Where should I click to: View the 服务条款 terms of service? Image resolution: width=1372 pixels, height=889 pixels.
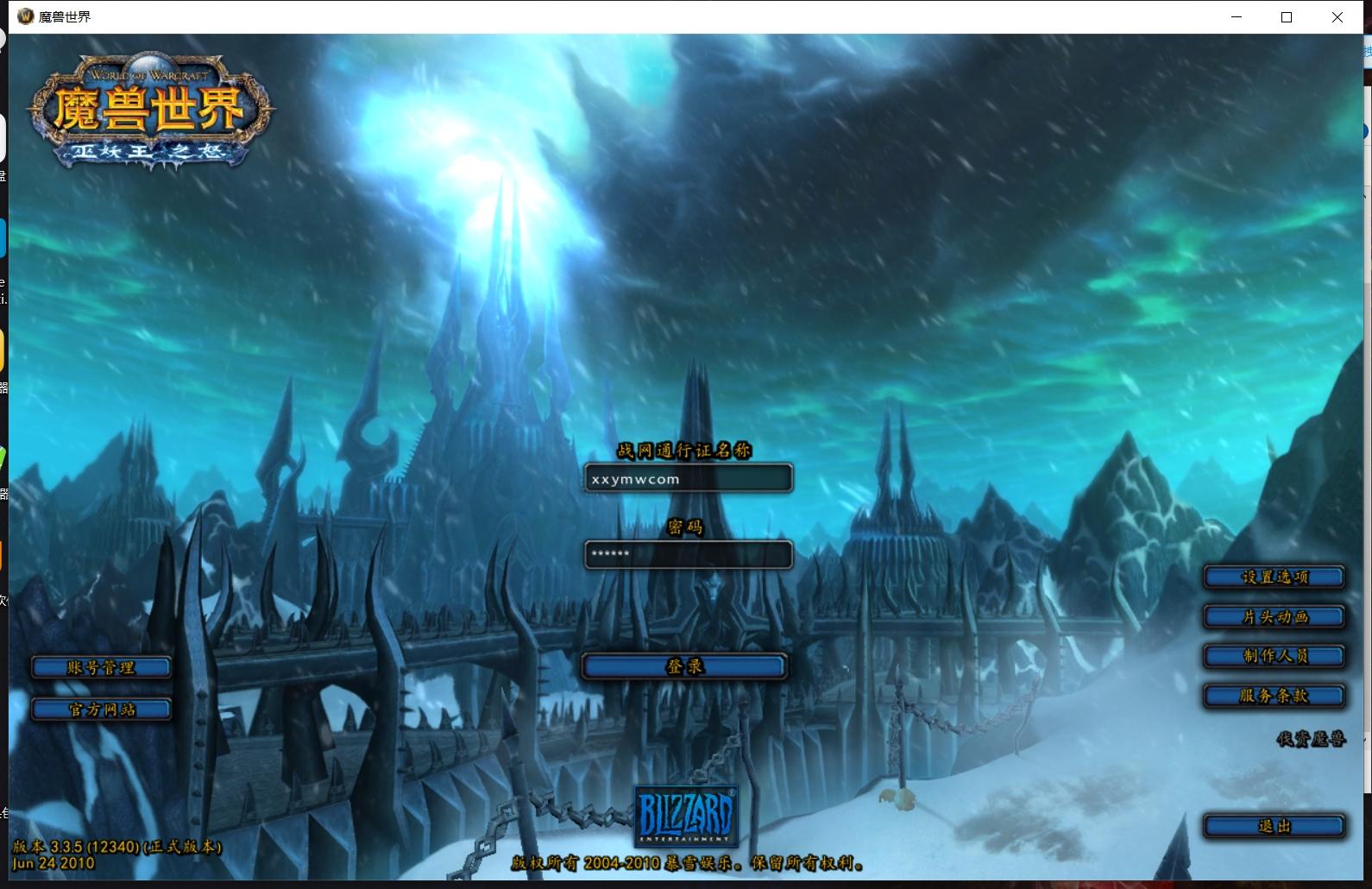click(x=1274, y=696)
